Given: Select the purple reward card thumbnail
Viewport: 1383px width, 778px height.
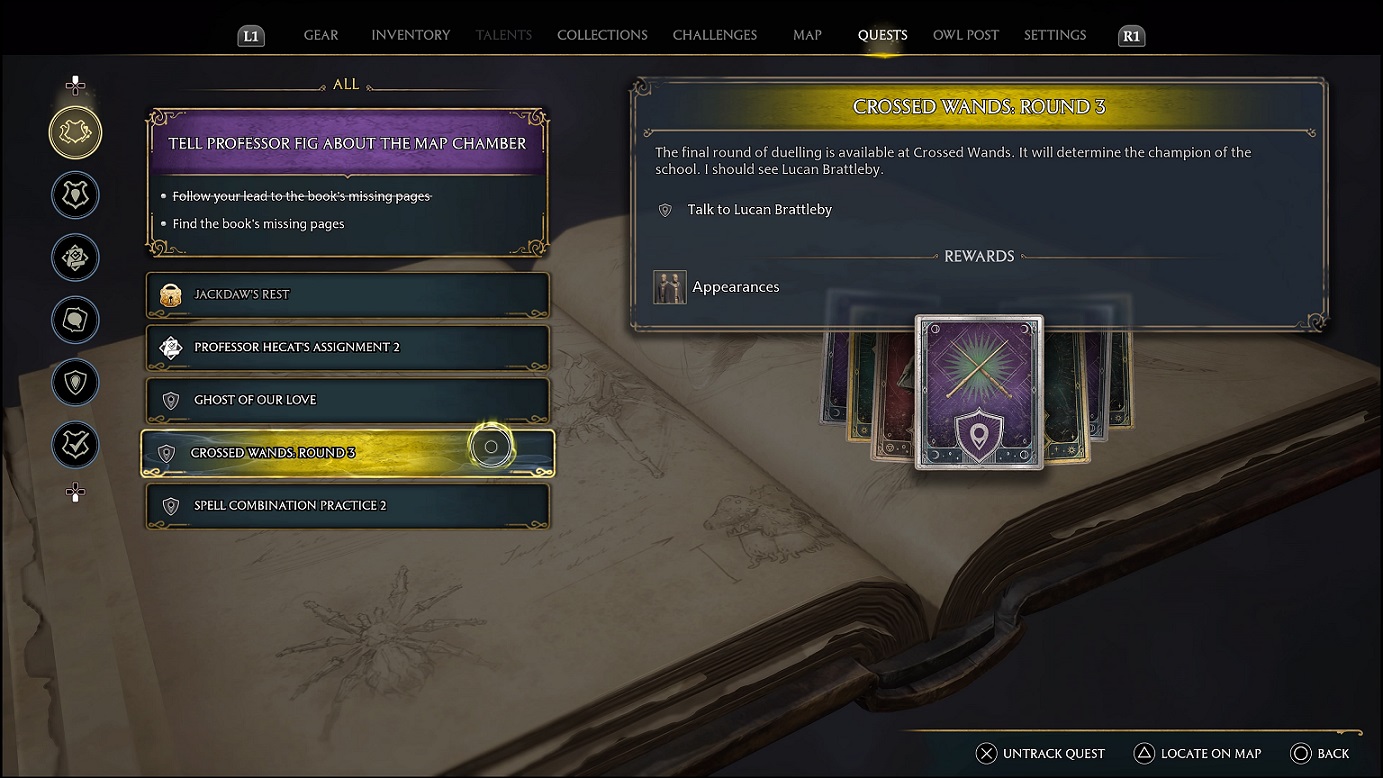Looking at the screenshot, I should coord(979,392).
